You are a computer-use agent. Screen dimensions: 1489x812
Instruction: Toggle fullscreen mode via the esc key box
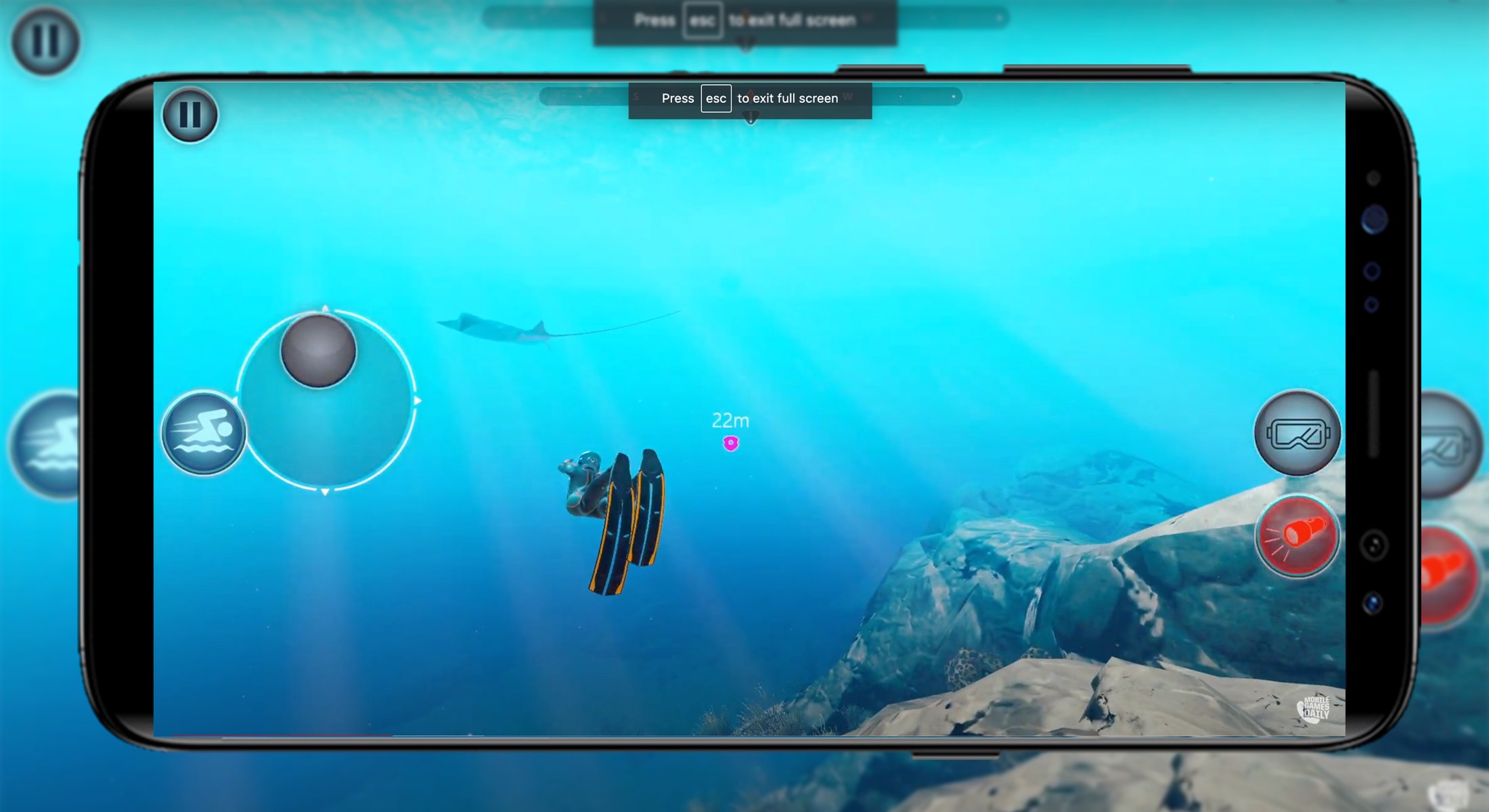[x=716, y=98]
